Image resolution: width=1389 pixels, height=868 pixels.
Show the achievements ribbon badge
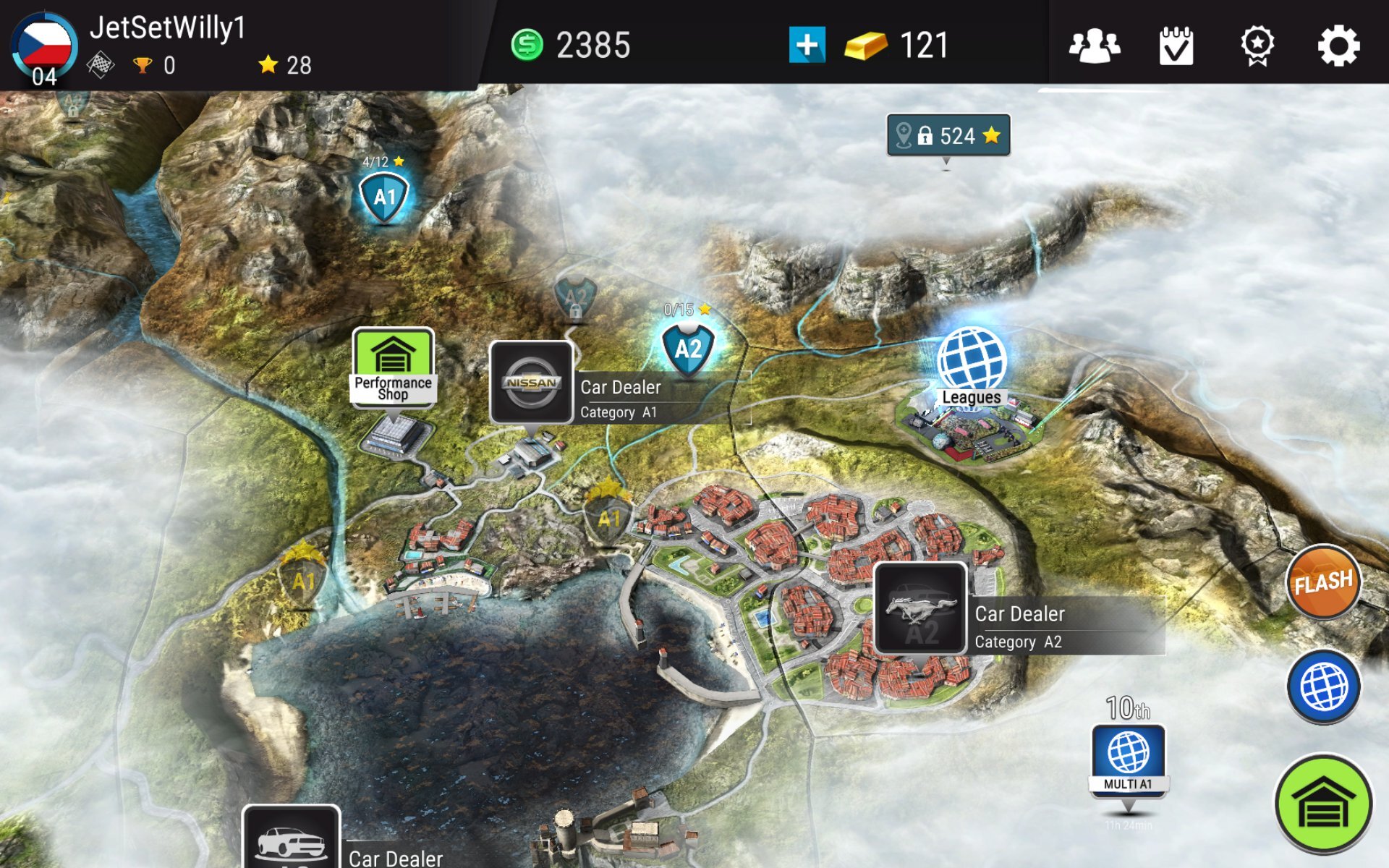pyautogui.click(x=1257, y=46)
